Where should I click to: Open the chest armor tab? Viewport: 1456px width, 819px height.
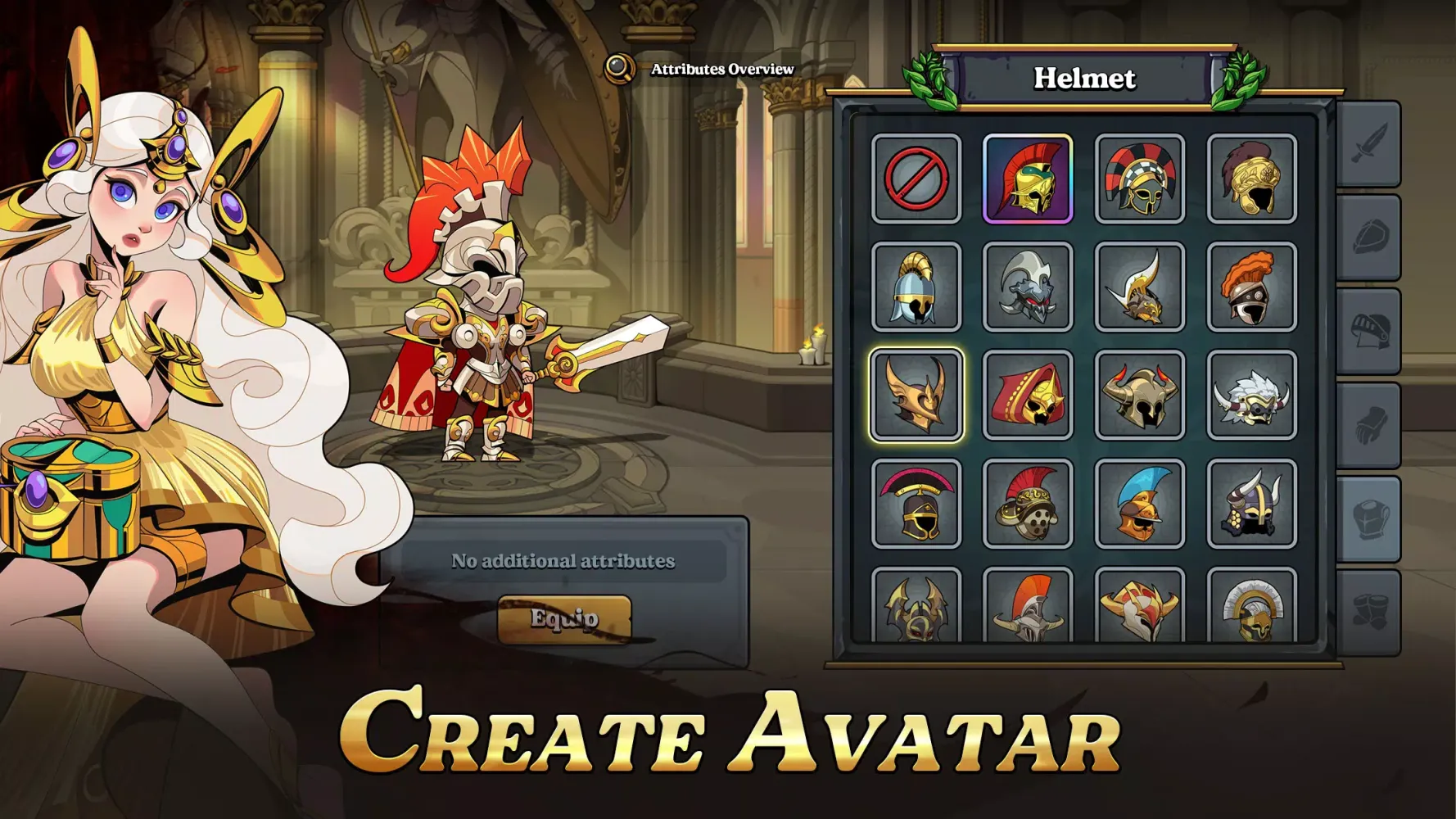(x=1369, y=519)
